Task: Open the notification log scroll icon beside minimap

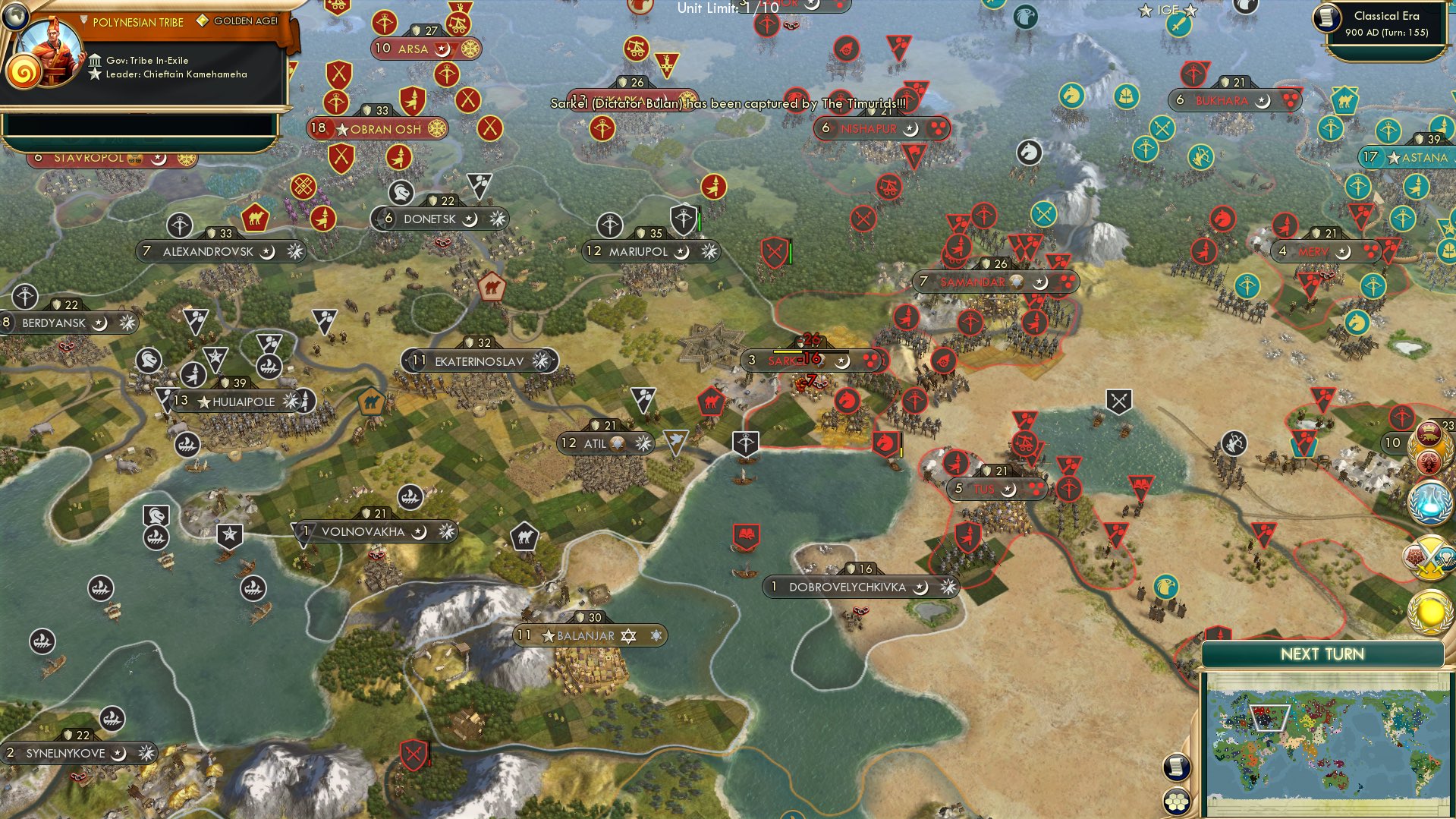Action: pos(1176,768)
